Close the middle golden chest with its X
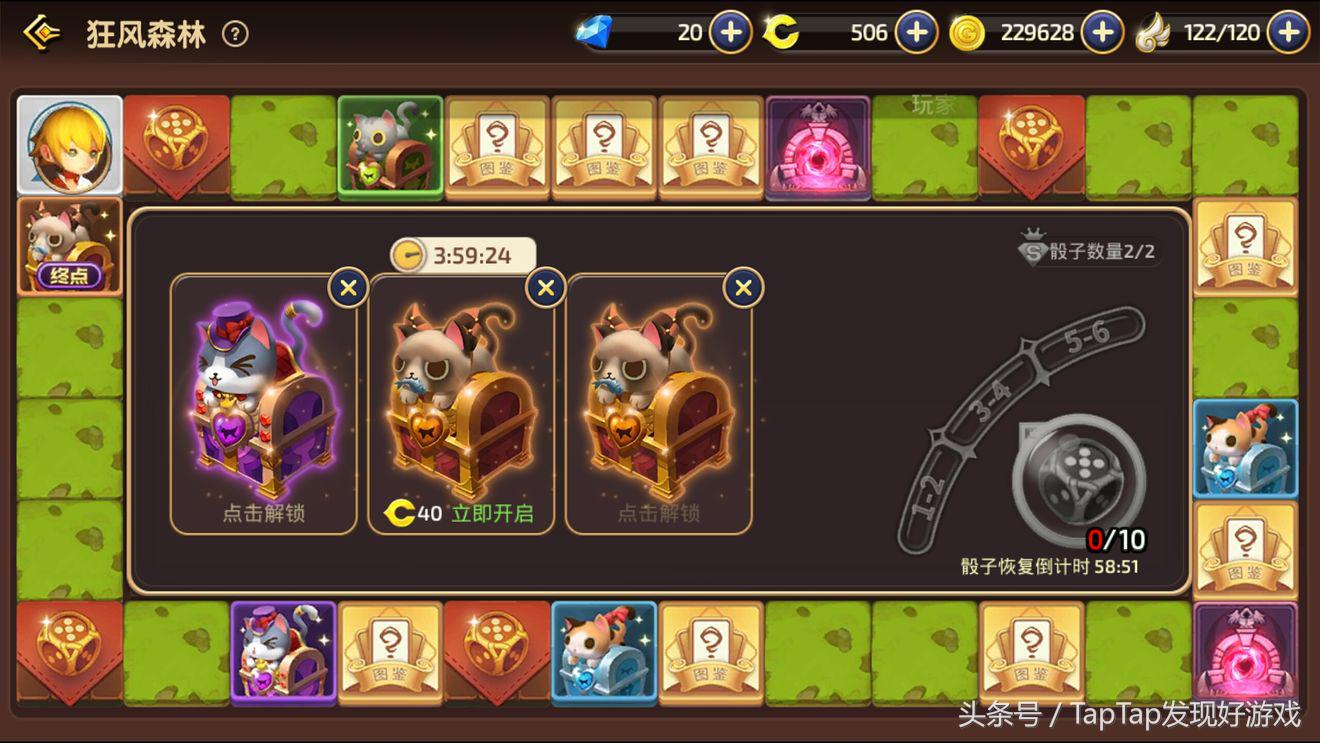The height and width of the screenshot is (743, 1320). click(545, 287)
